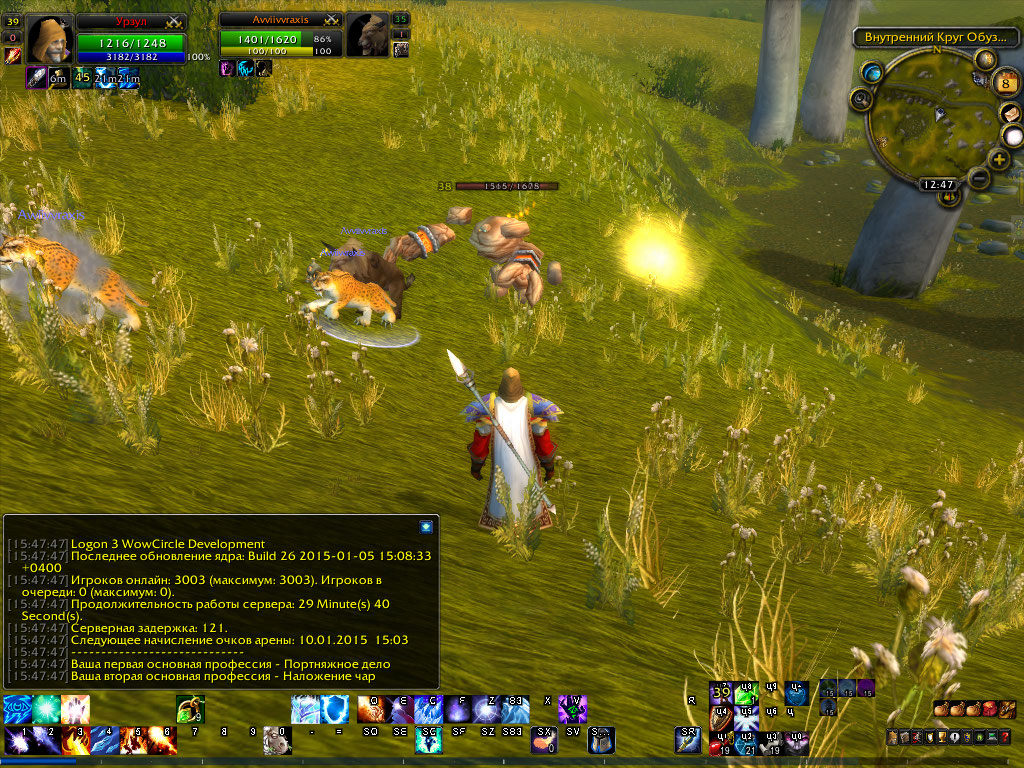Open the world map globe button
Image resolution: width=1024 pixels, height=768 pixels.
point(873,72)
